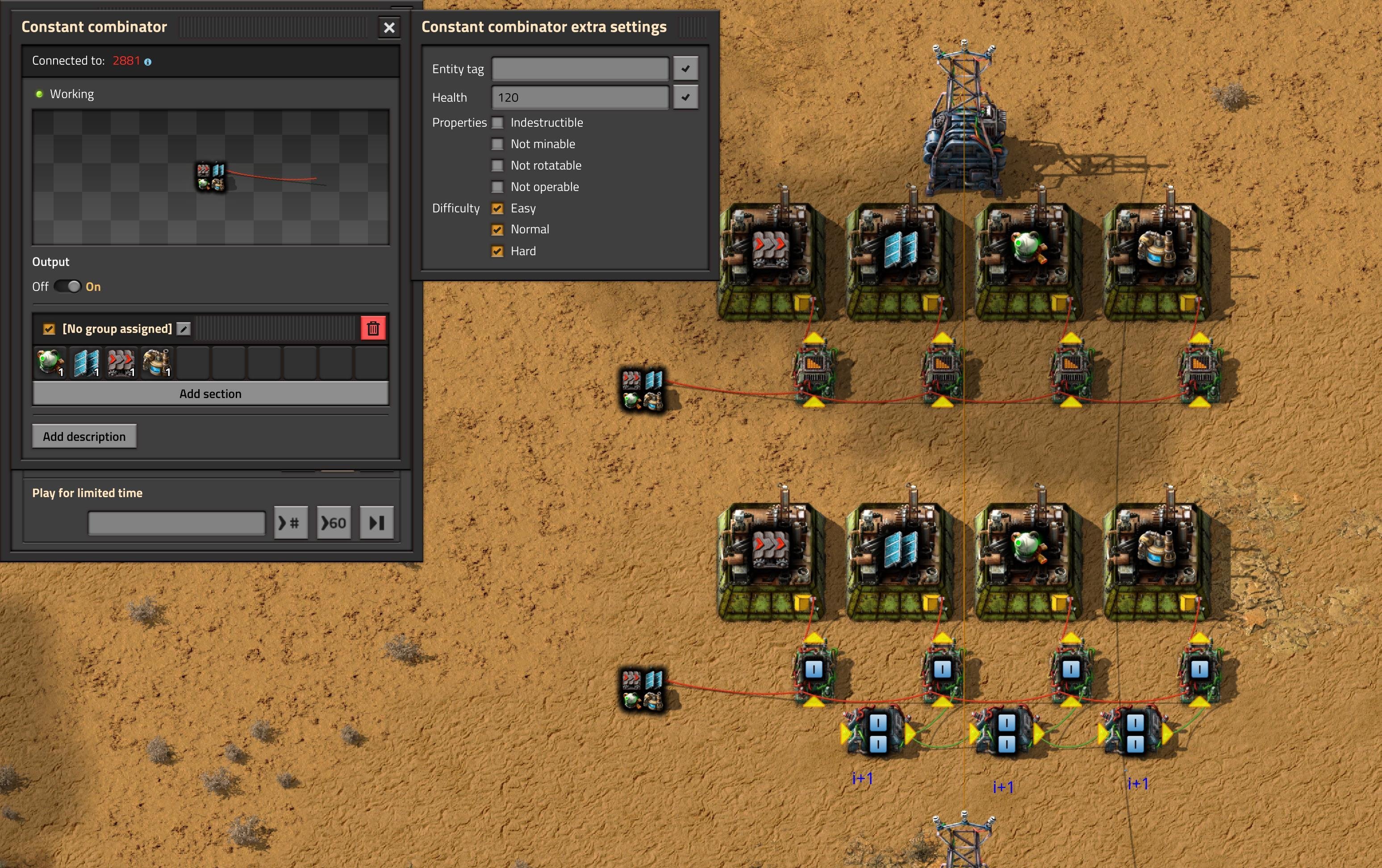
Task: Close the Constant combinator window
Action: point(388,28)
